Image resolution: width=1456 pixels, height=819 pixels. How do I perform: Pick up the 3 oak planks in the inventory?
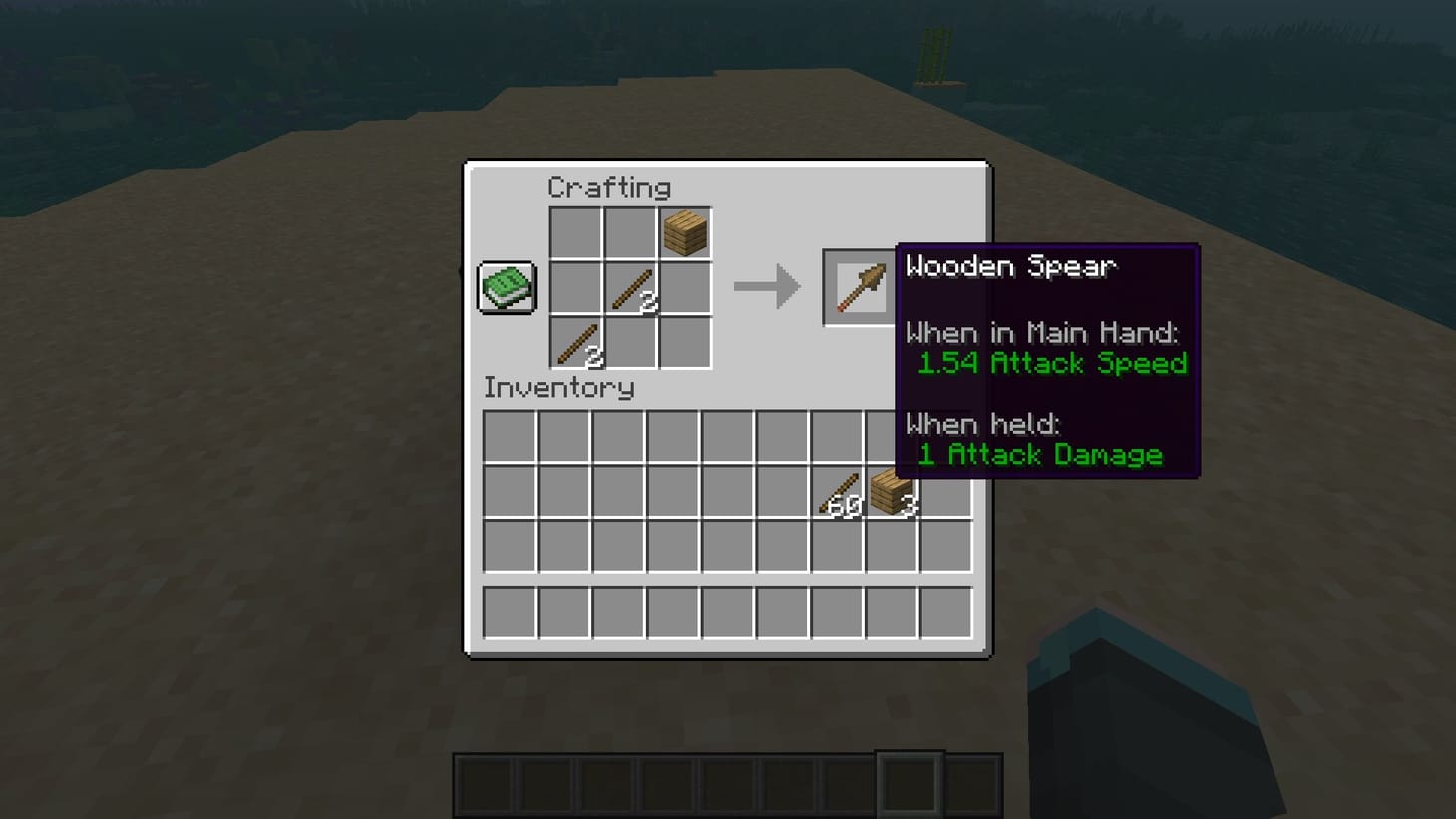tap(891, 492)
